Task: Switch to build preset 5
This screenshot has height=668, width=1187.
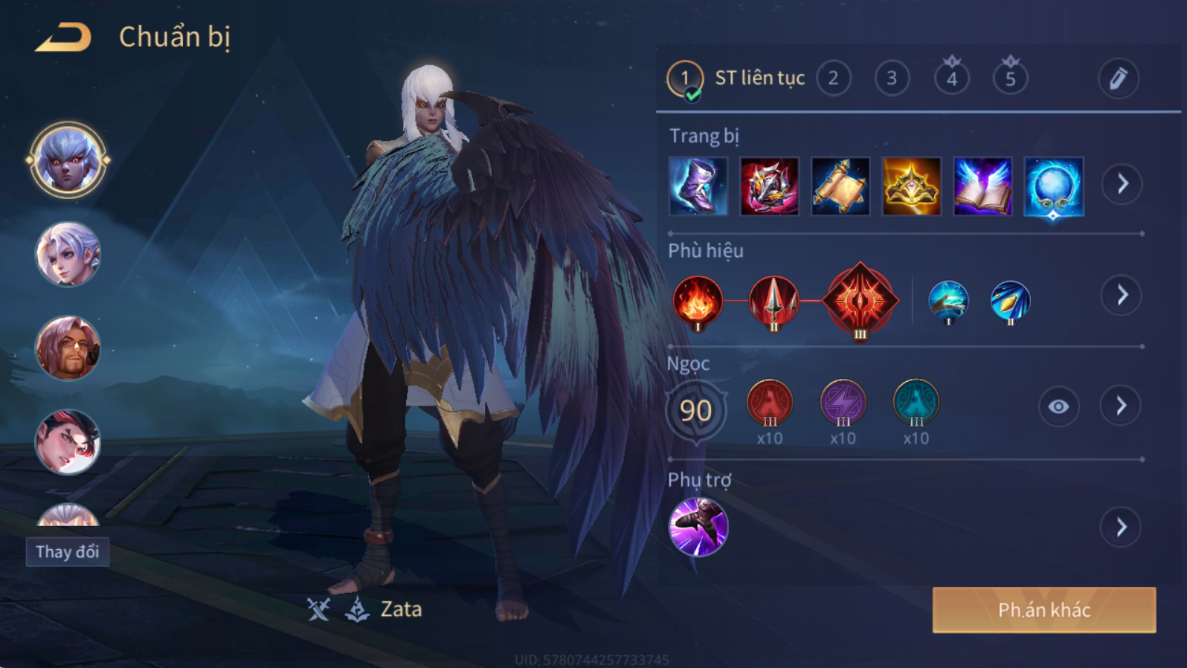Action: pyautogui.click(x=1010, y=78)
